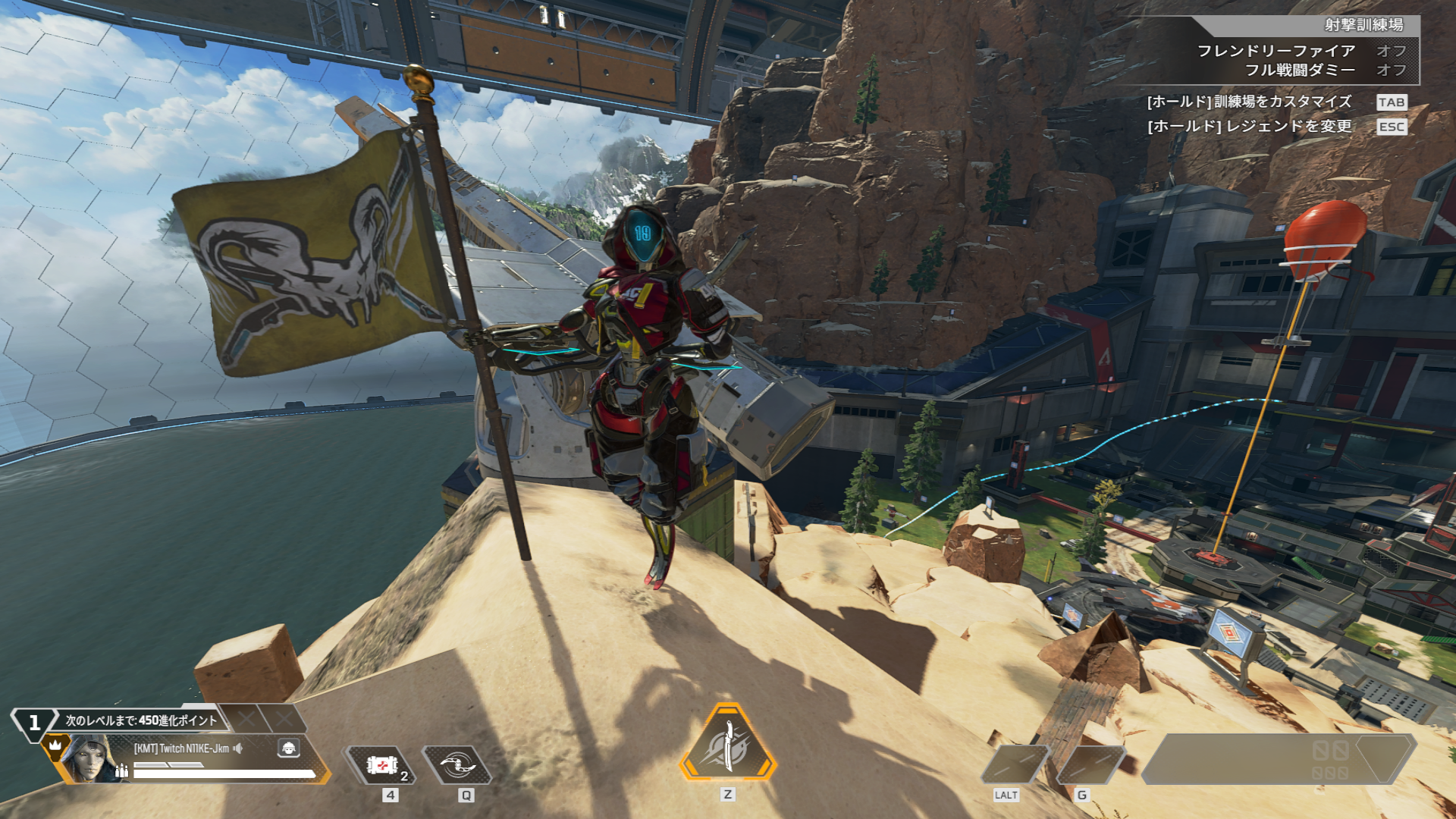
Task: Toggle the Full Combat Dummies setting
Action: click(x=1391, y=70)
